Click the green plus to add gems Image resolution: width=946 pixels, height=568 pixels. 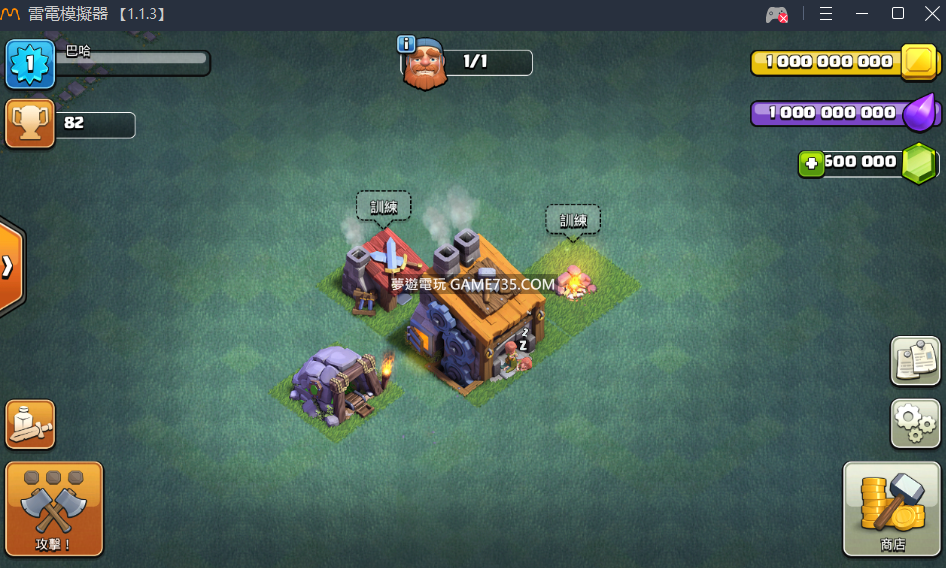pos(811,163)
